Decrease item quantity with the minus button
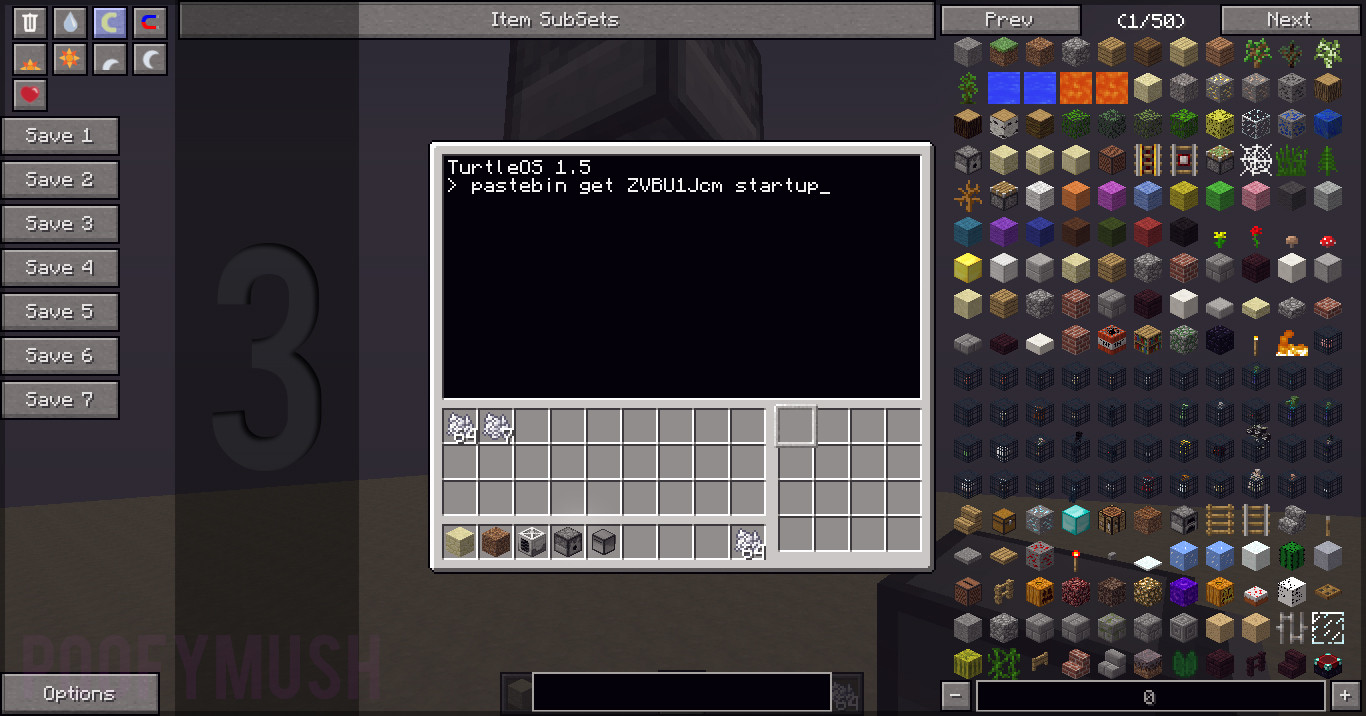 pyautogui.click(x=956, y=697)
